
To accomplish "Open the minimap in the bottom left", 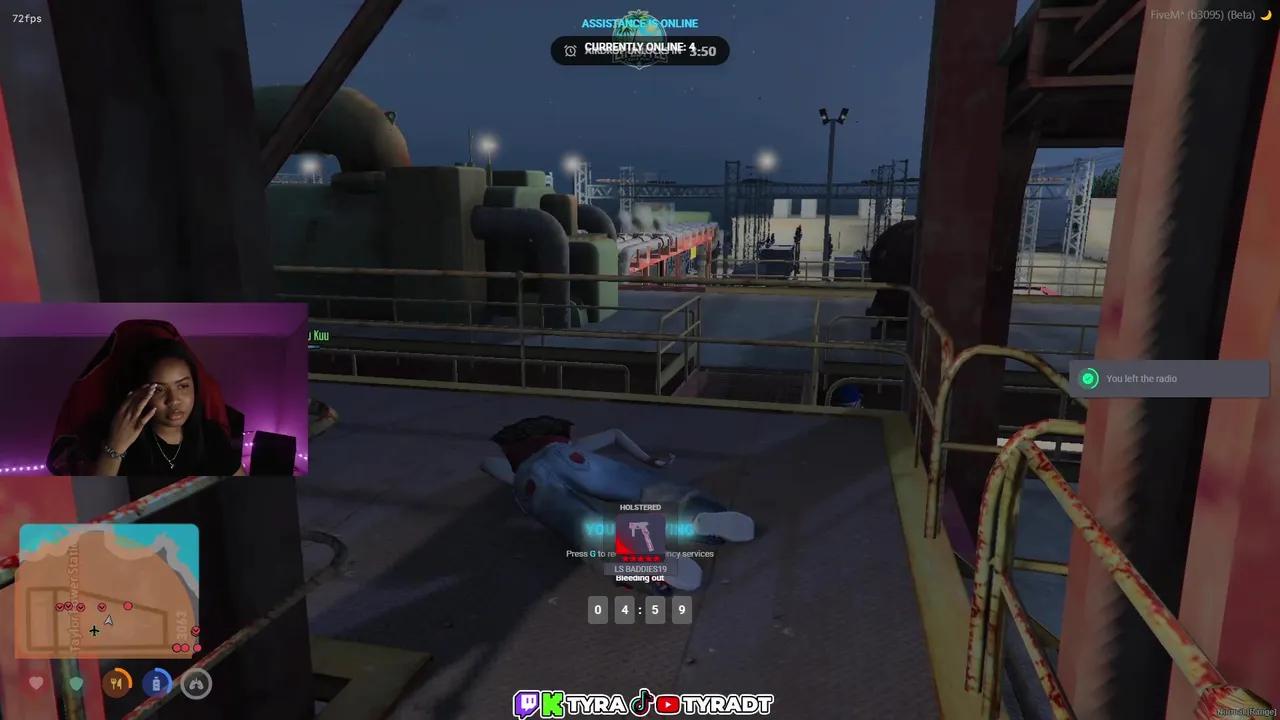I will click(x=108, y=590).
